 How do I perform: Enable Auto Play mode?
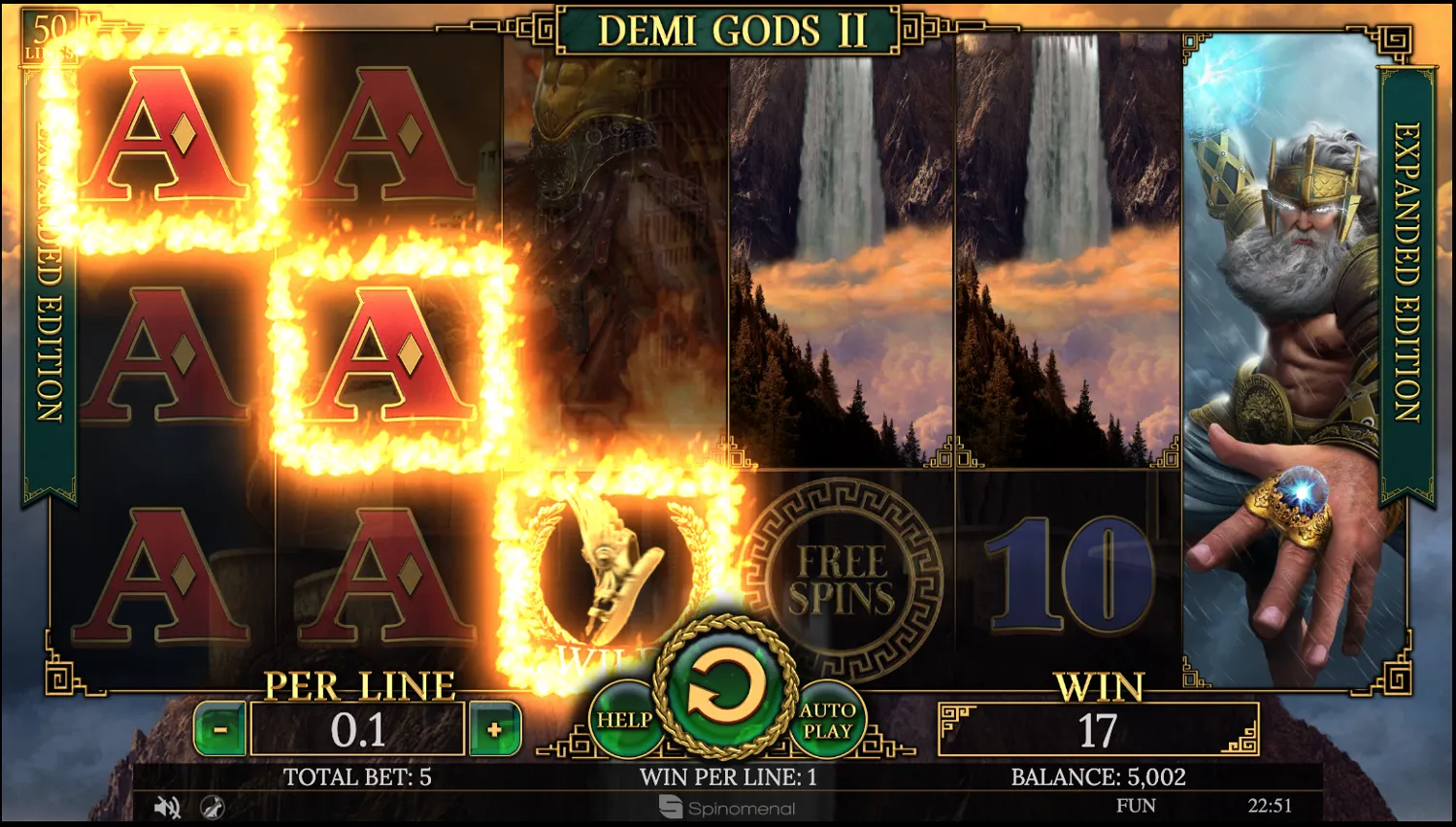click(827, 720)
